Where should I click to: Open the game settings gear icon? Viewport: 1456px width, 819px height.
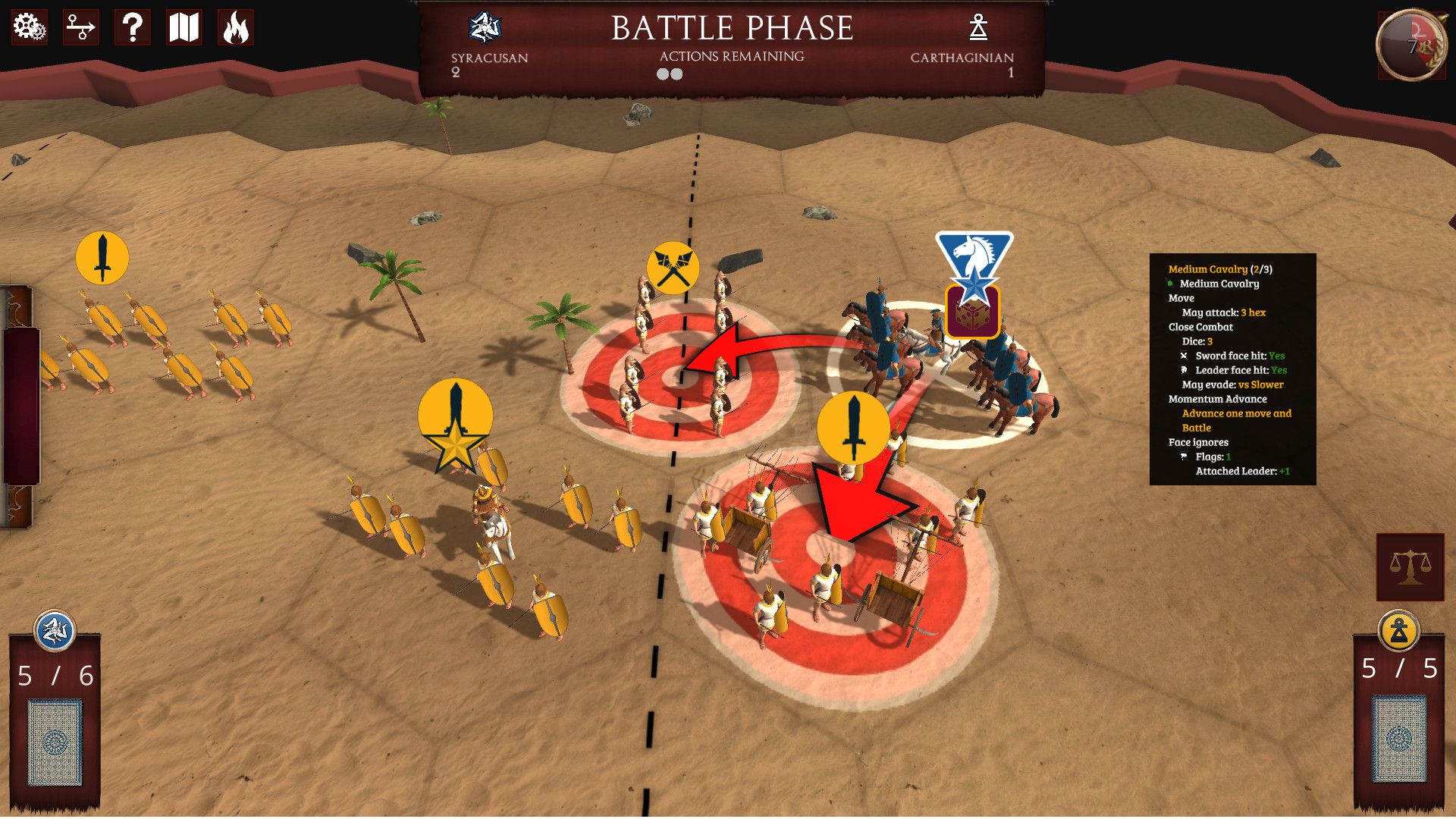point(28,27)
